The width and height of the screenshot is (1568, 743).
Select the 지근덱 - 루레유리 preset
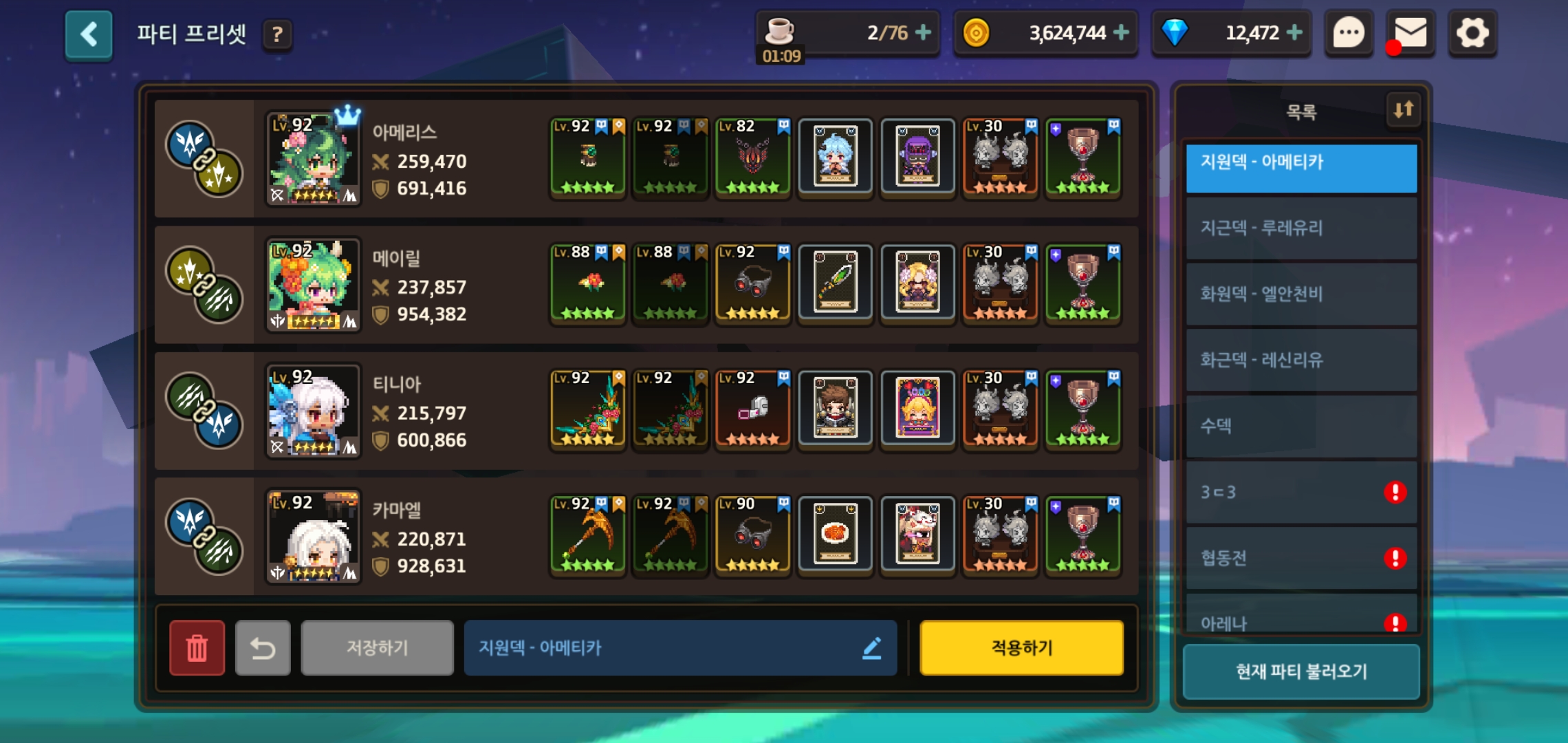click(1301, 228)
